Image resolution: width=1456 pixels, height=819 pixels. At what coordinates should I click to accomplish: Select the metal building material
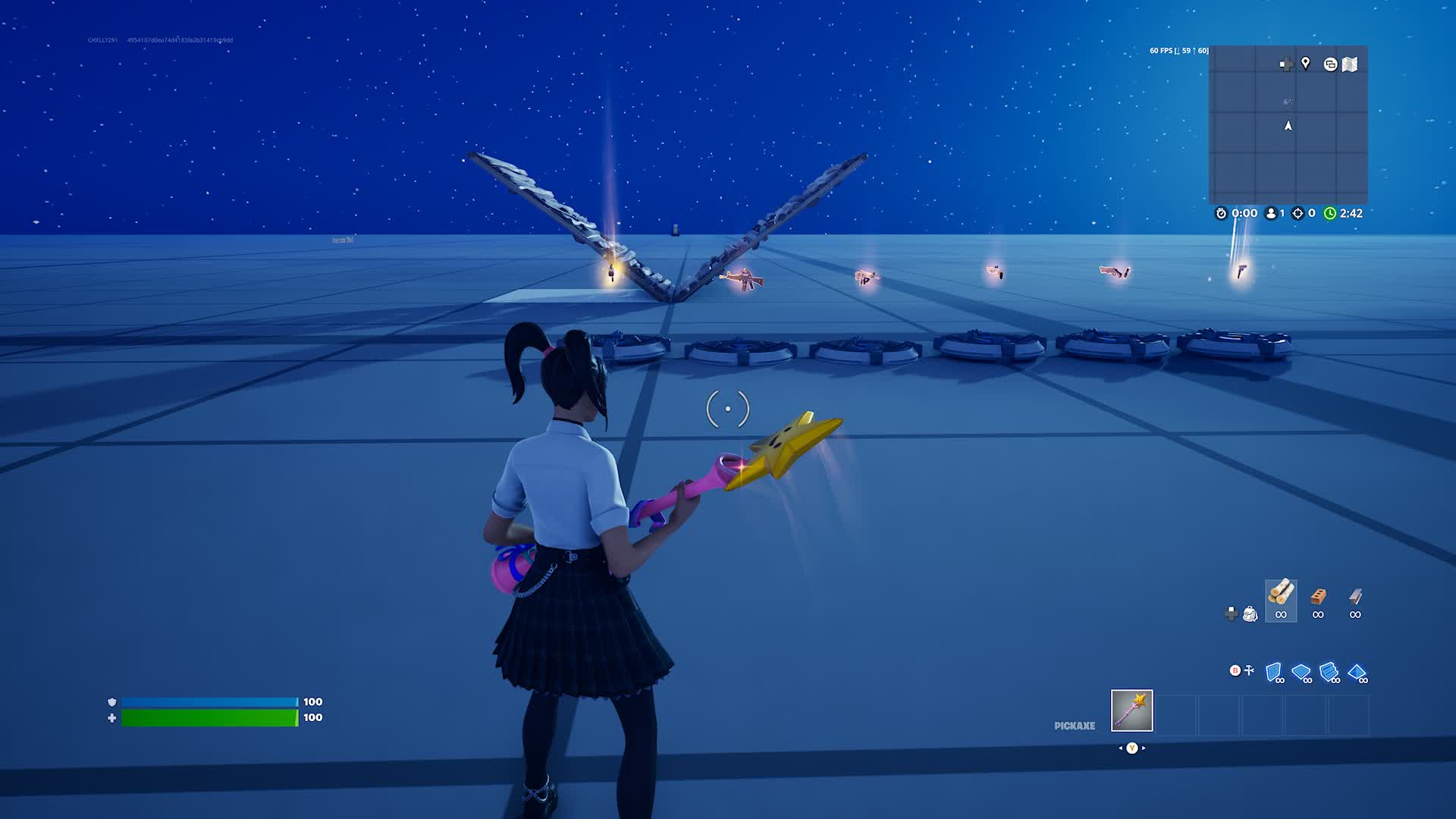[1355, 596]
